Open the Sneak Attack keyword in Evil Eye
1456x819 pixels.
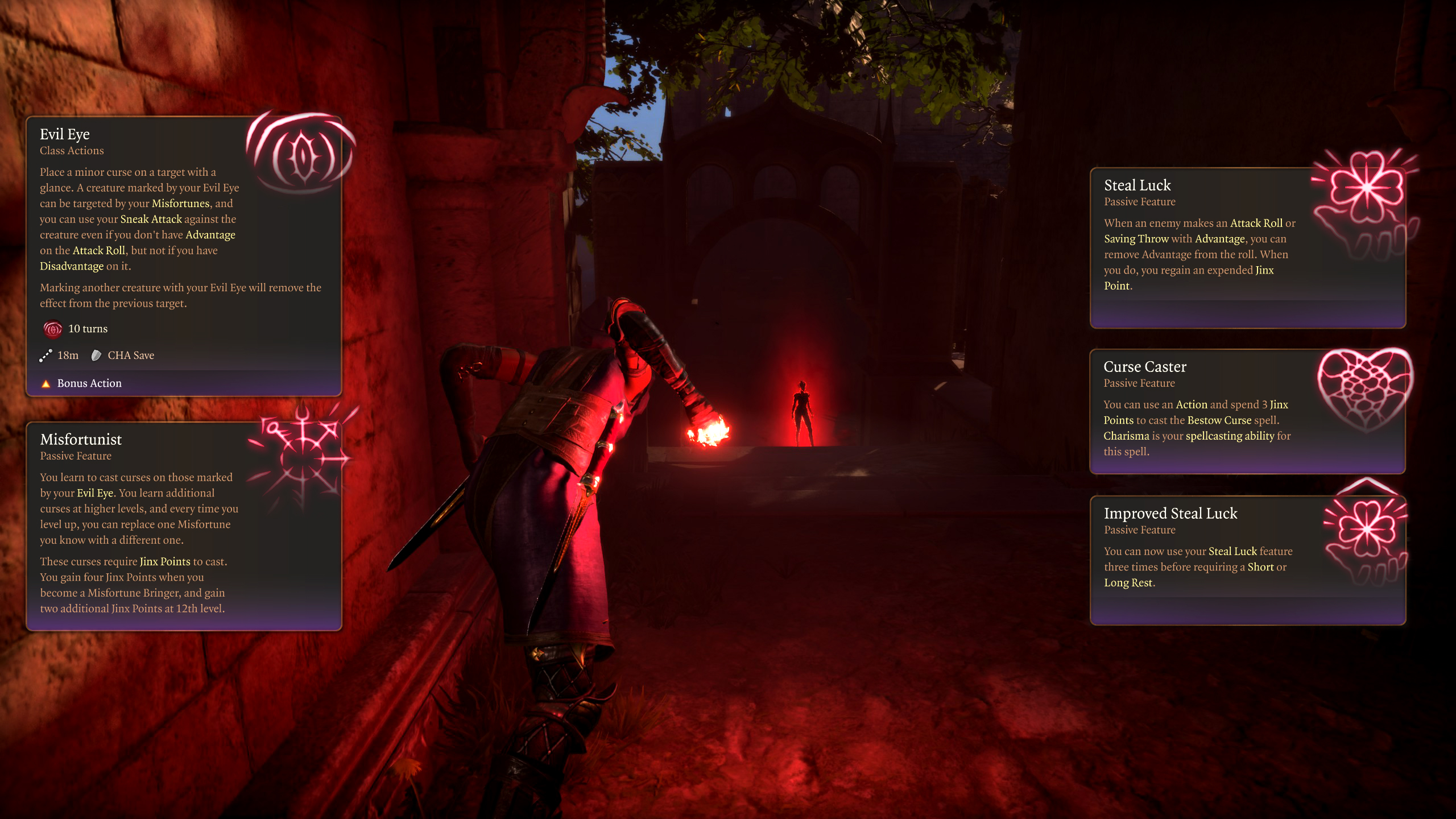point(151,219)
